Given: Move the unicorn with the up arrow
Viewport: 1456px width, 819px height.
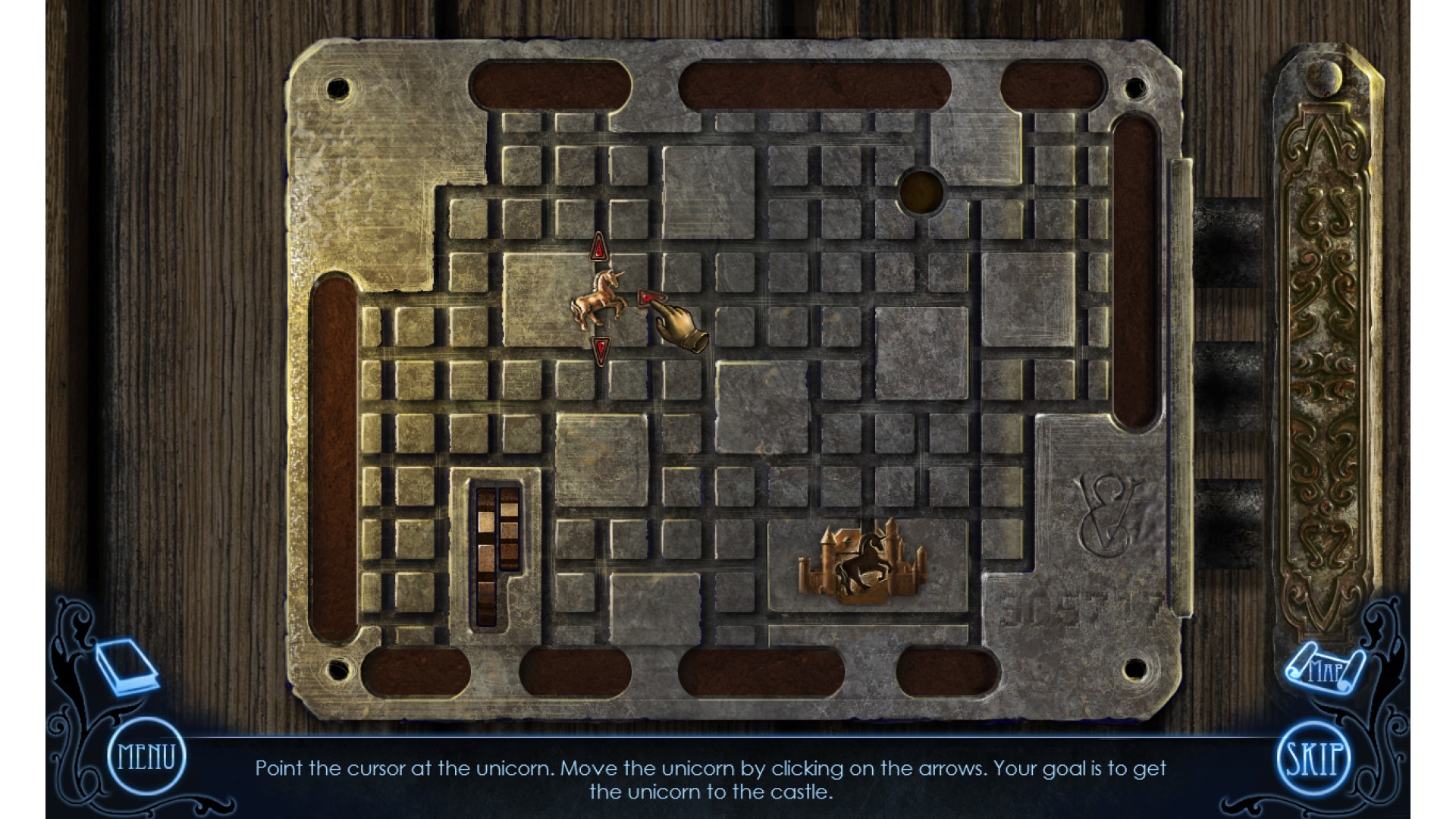Looking at the screenshot, I should [x=599, y=247].
